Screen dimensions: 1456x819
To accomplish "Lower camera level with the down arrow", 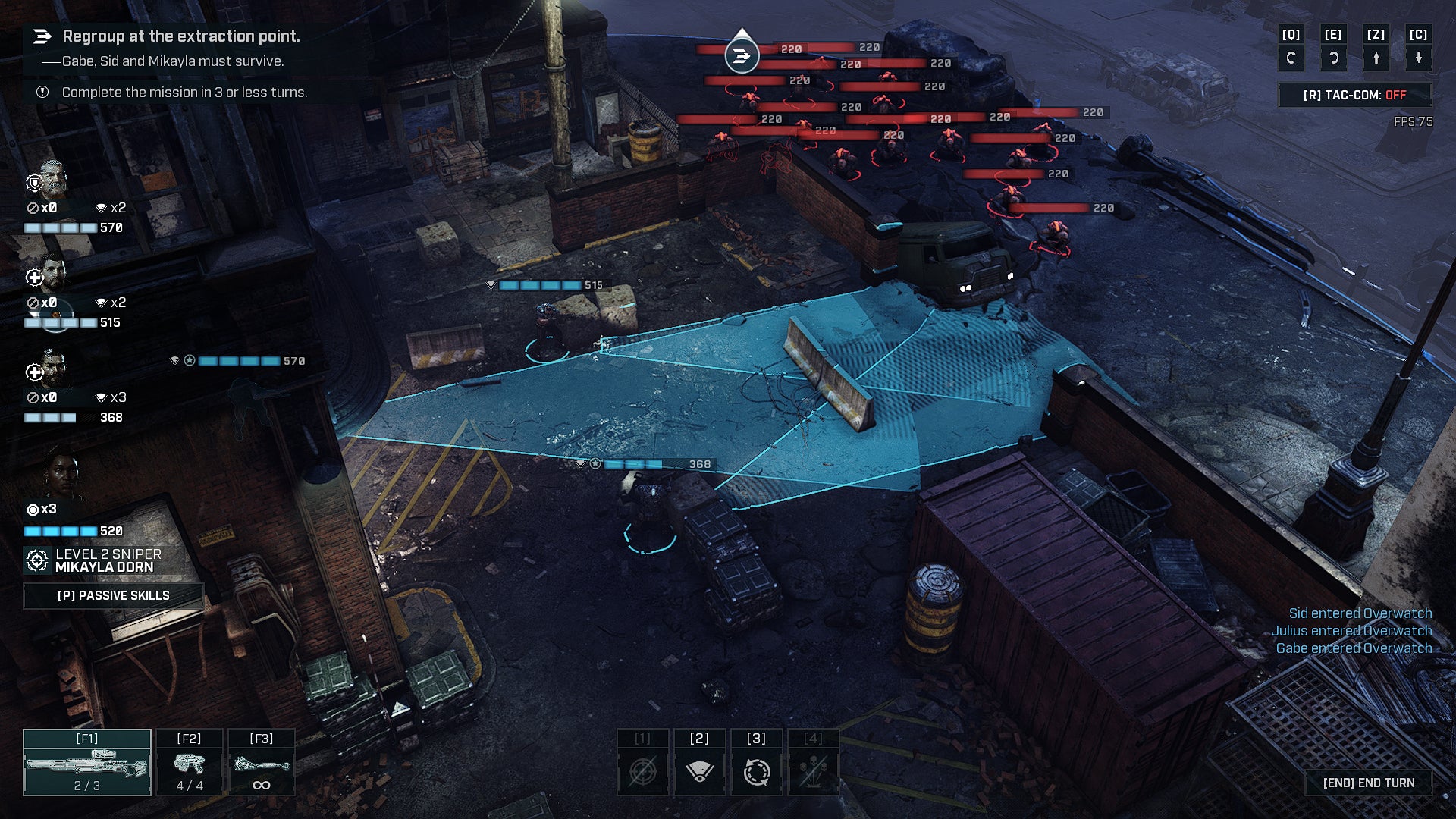I will pyautogui.click(x=1418, y=58).
